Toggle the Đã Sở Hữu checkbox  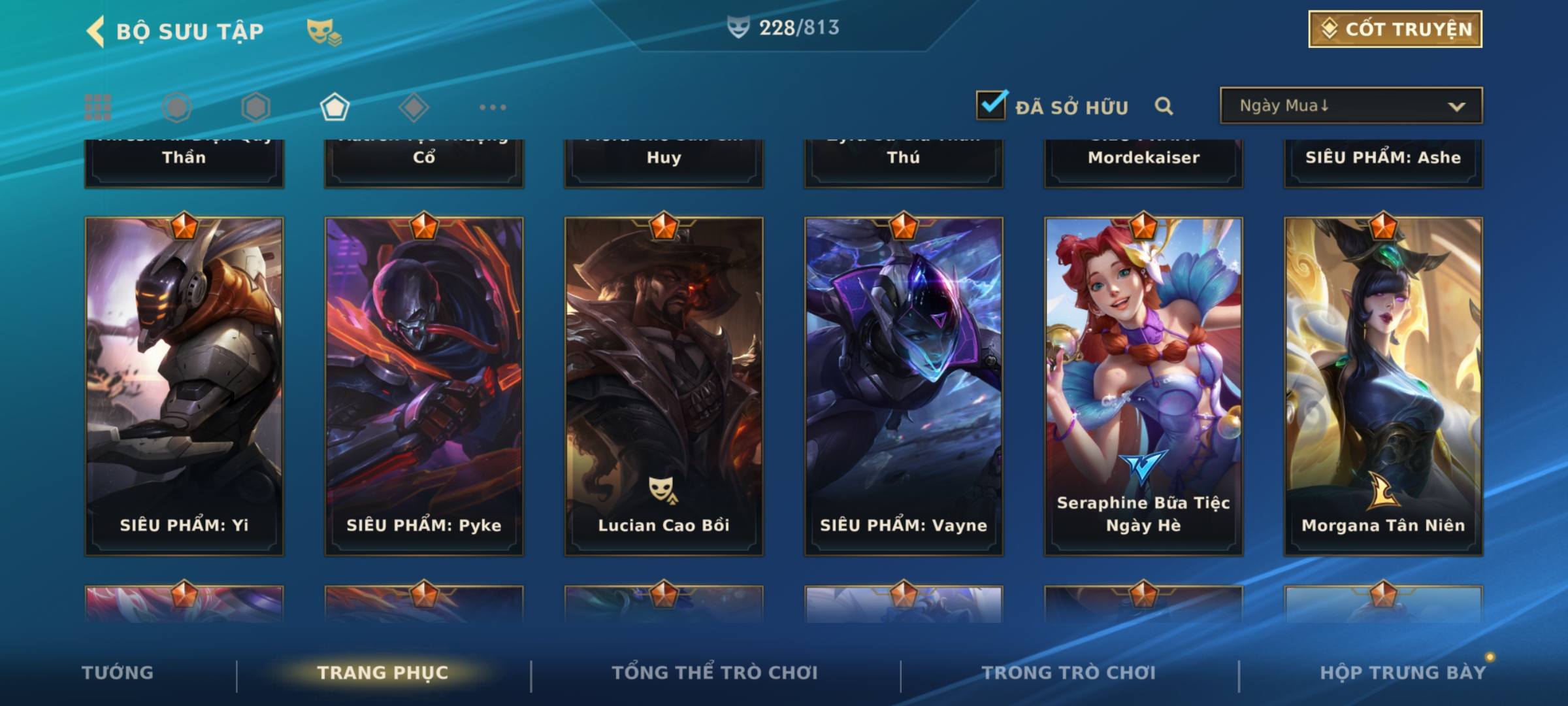991,105
